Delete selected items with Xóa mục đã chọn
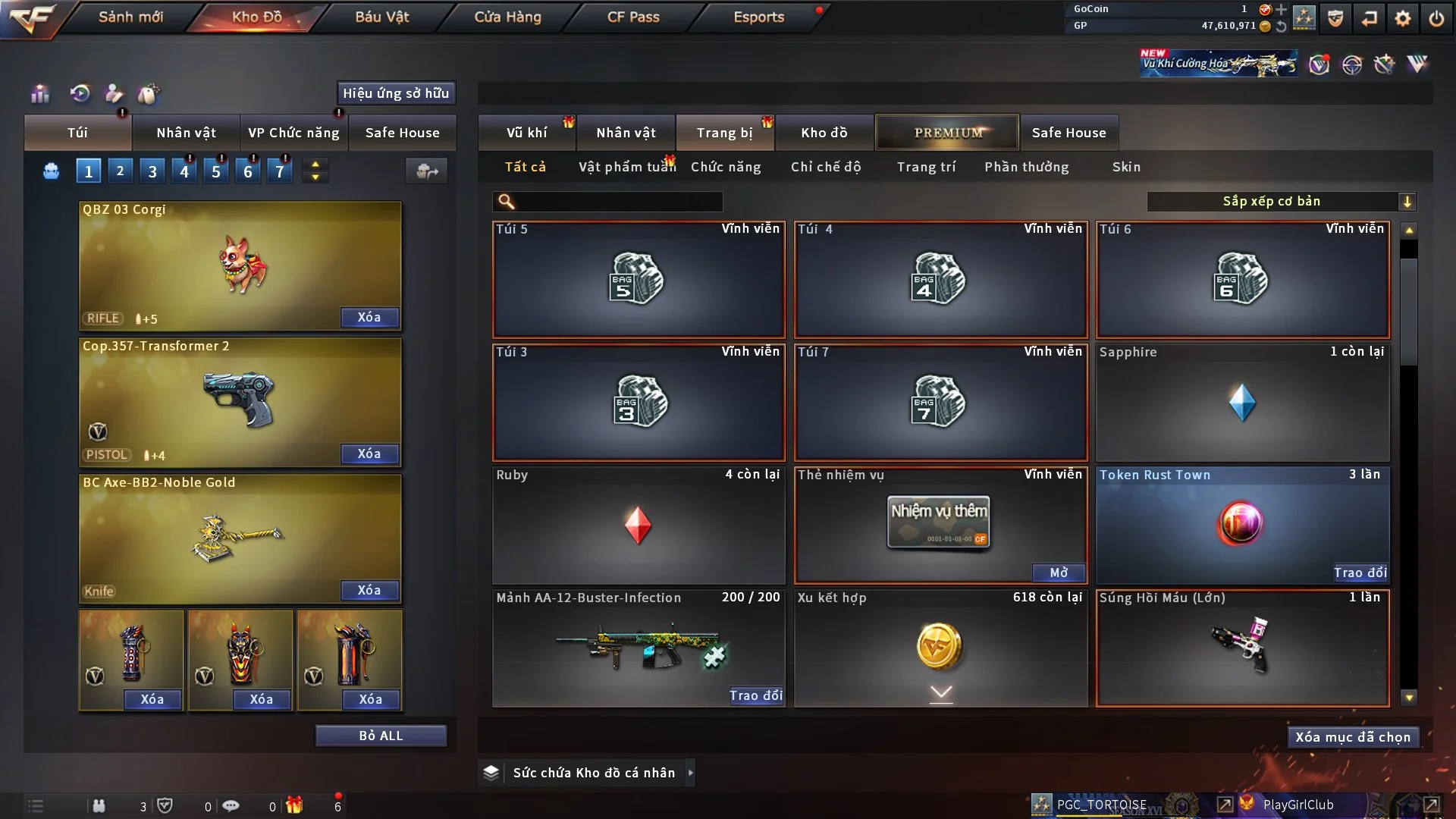 pyautogui.click(x=1353, y=737)
